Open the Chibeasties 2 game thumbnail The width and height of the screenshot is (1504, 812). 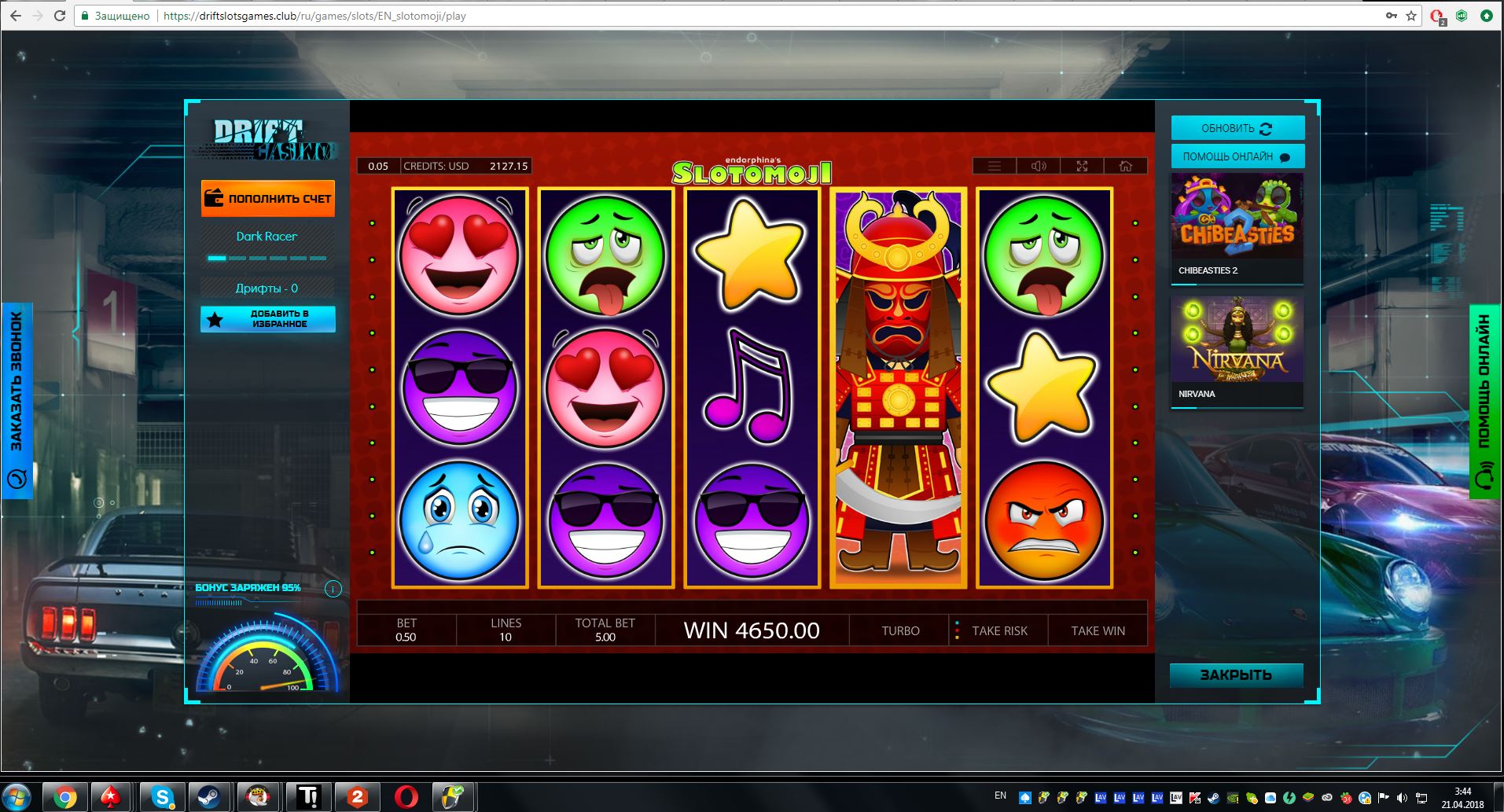click(1237, 226)
